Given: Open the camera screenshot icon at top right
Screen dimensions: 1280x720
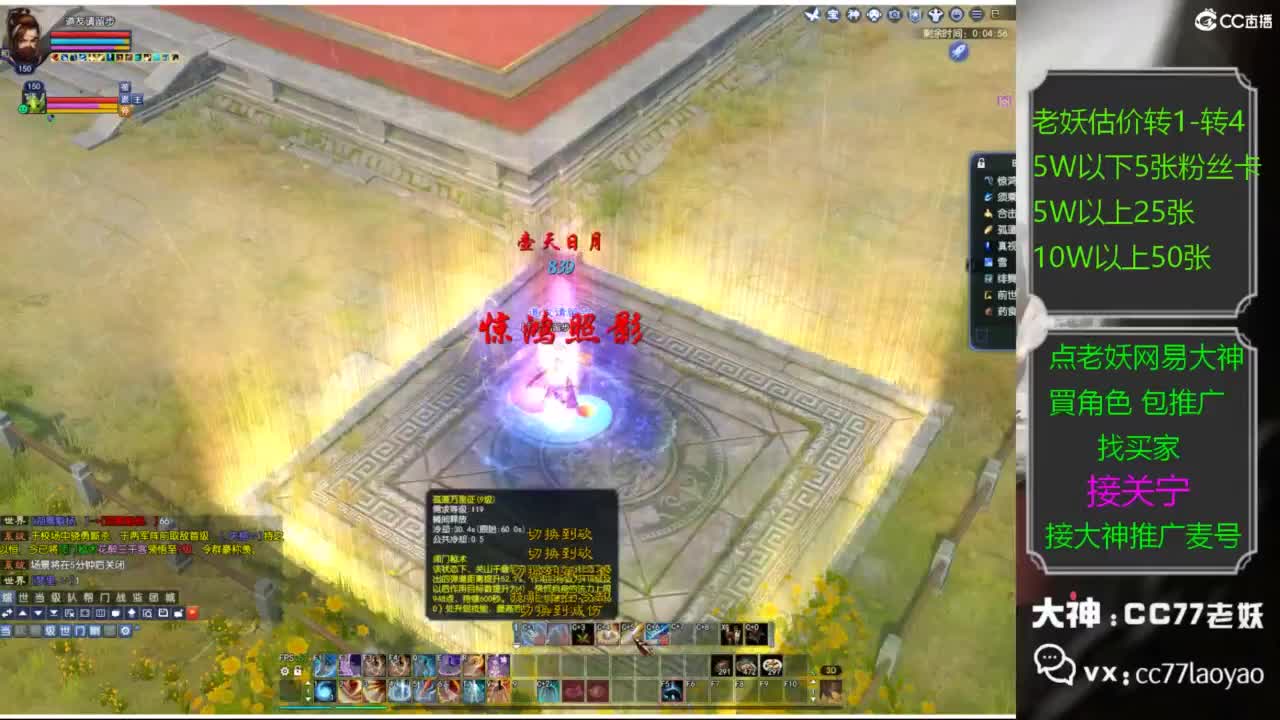Looking at the screenshot, I should (894, 15).
